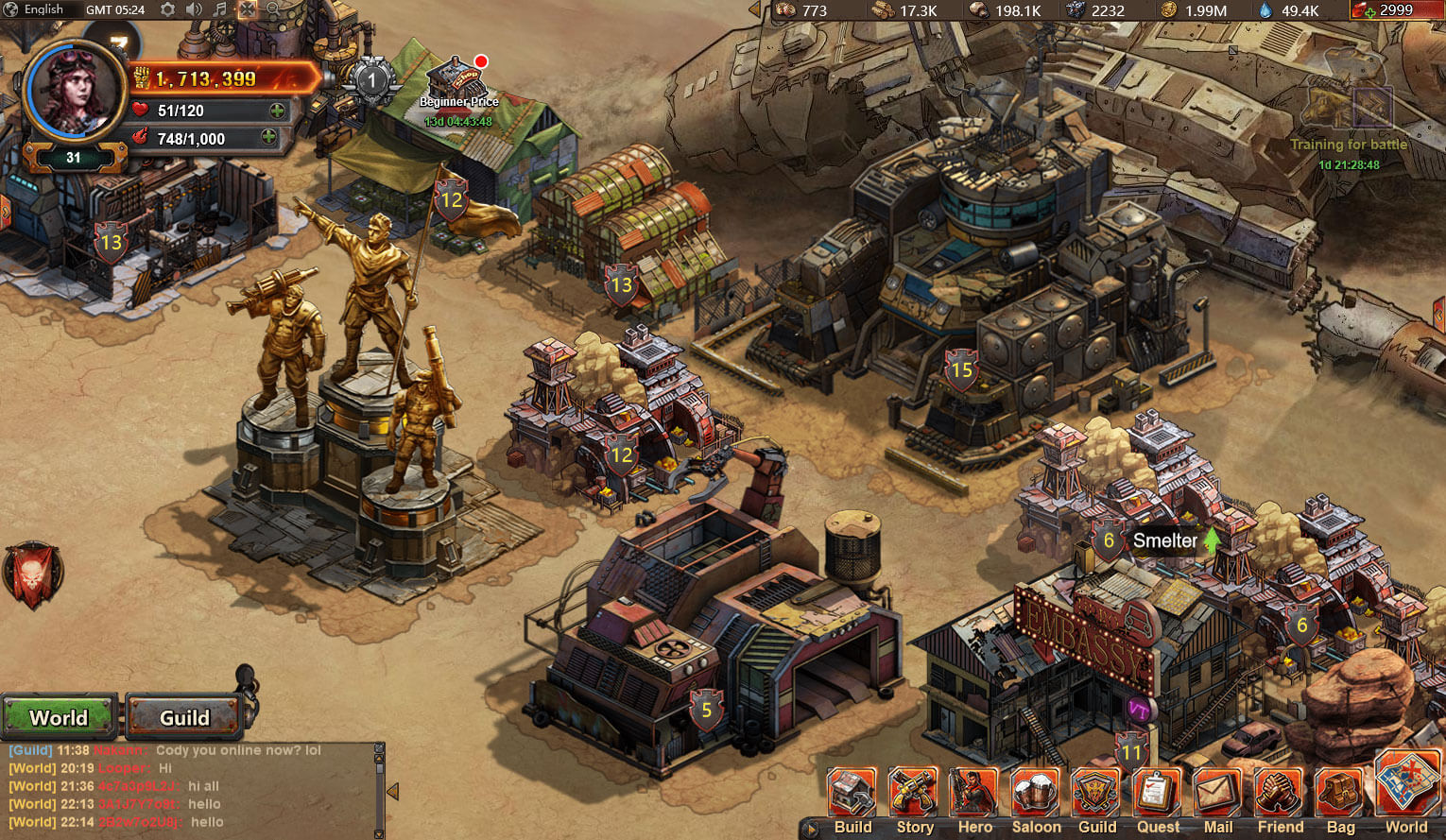The image size is (1446, 840).
Task: Toggle sound with the speaker icon
Action: [x=194, y=10]
